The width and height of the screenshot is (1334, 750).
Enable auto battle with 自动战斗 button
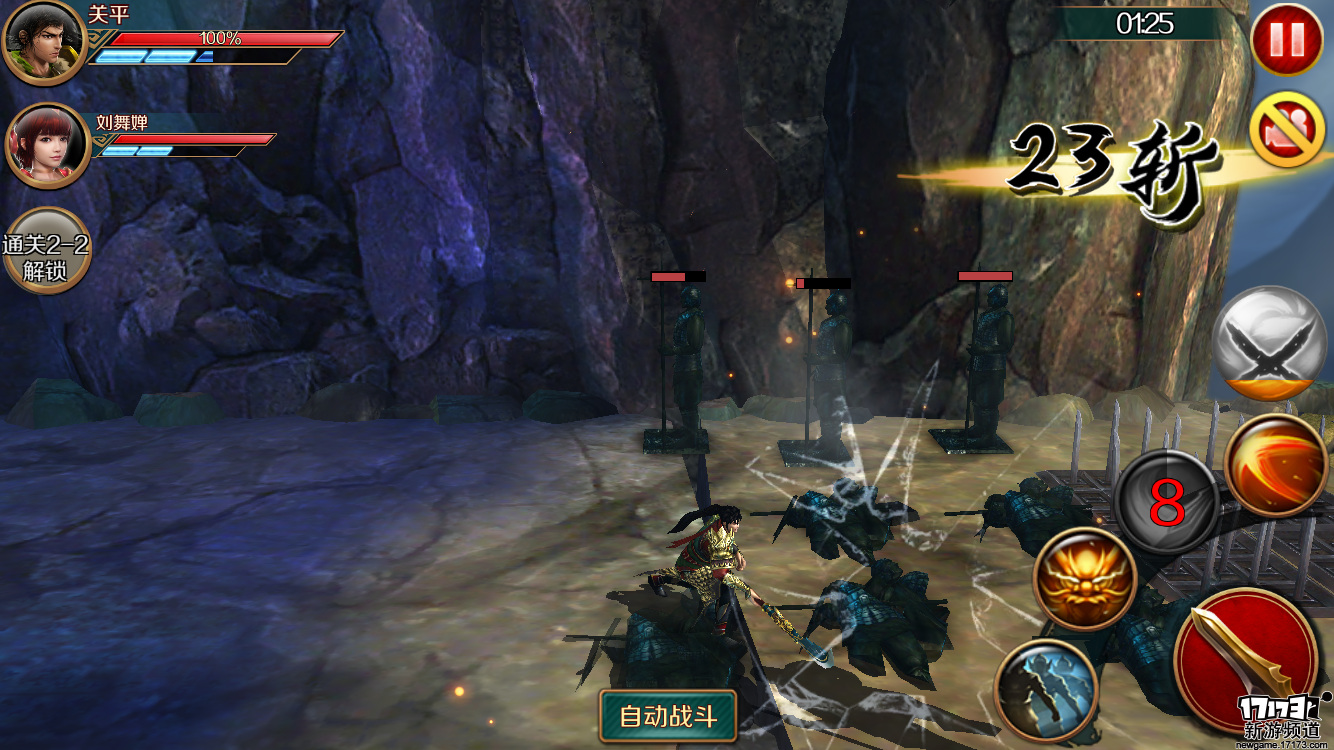(668, 715)
